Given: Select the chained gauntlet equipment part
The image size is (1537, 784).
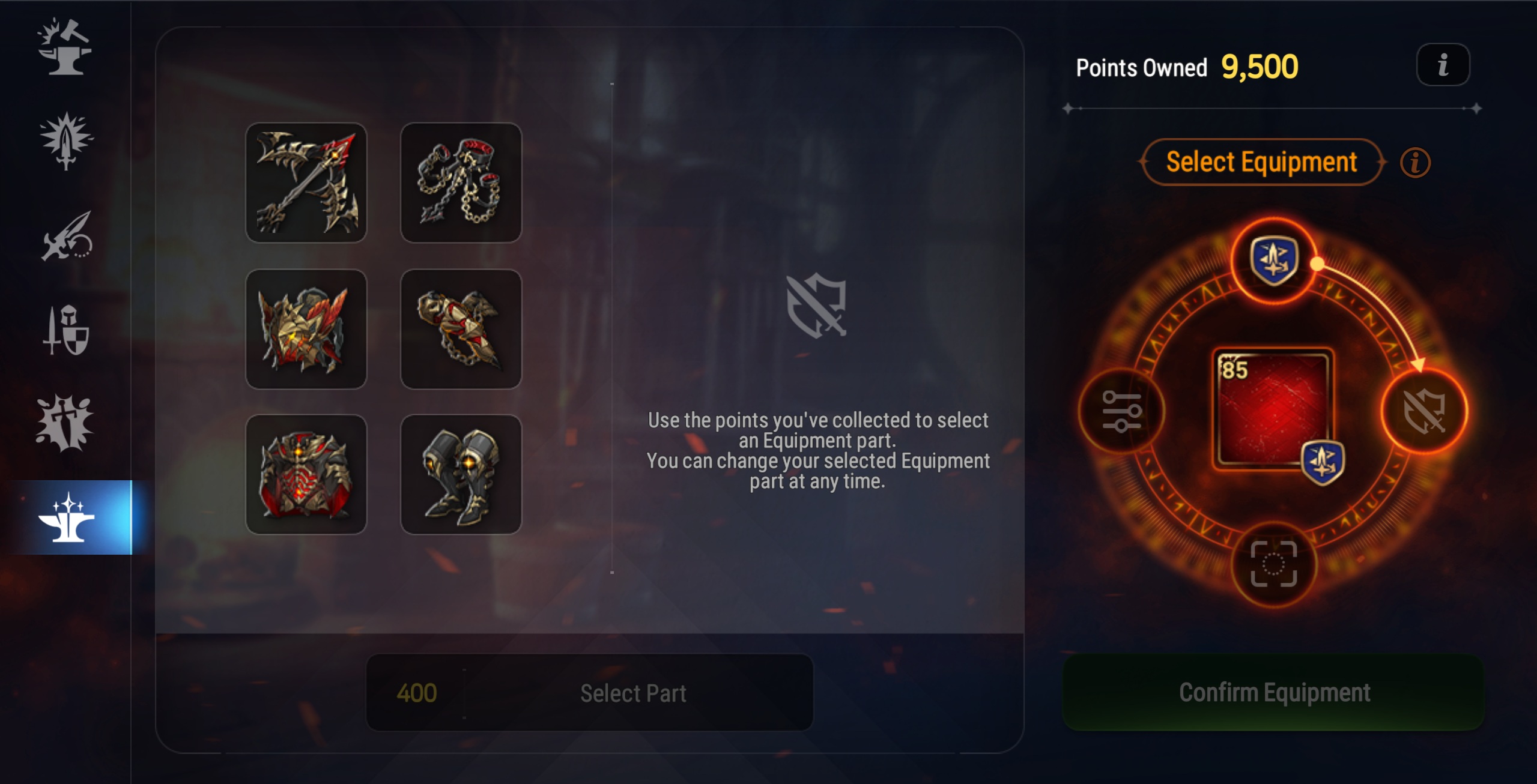Looking at the screenshot, I should point(461,329).
